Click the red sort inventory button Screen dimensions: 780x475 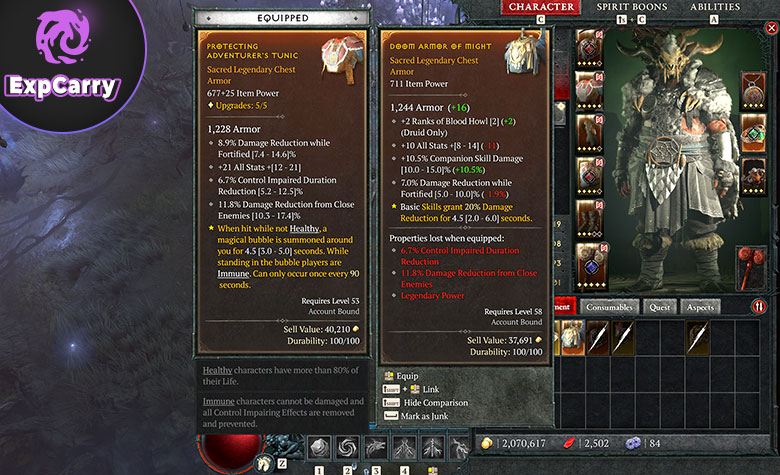tap(759, 307)
